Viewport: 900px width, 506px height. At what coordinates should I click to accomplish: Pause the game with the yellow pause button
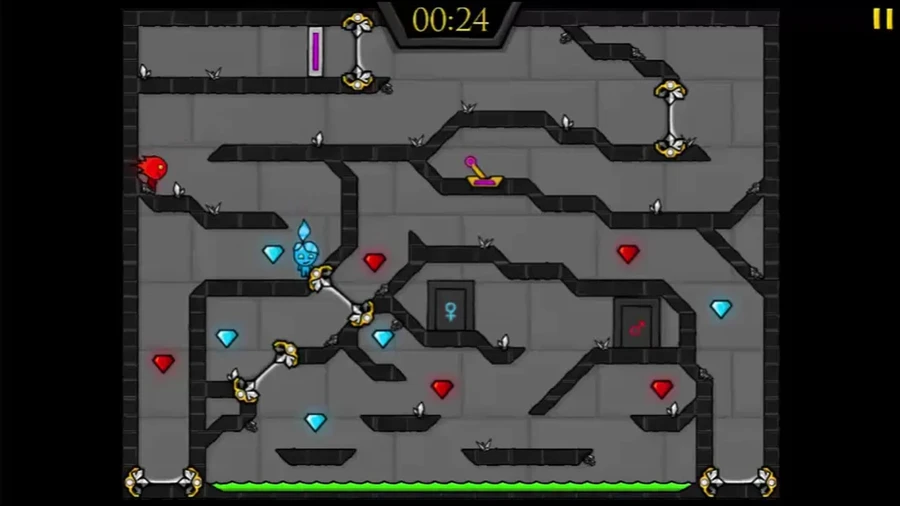pos(882,19)
